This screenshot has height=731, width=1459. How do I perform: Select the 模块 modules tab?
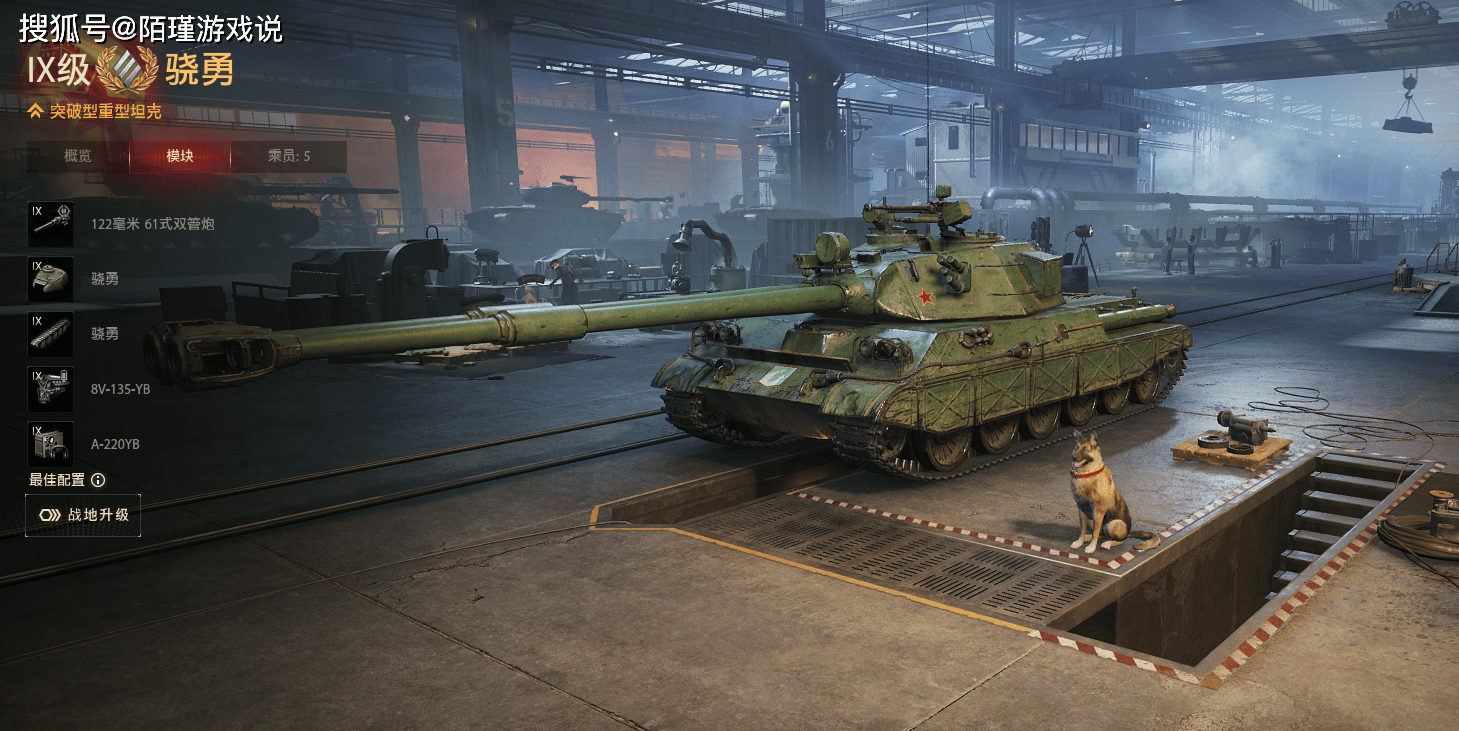tap(180, 156)
